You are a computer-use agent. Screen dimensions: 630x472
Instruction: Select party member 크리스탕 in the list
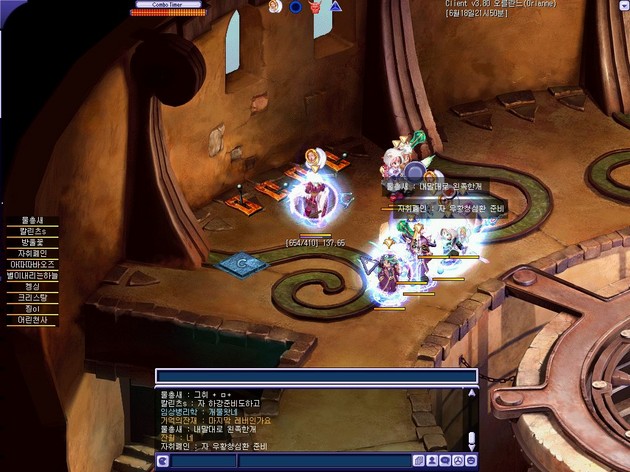34,298
